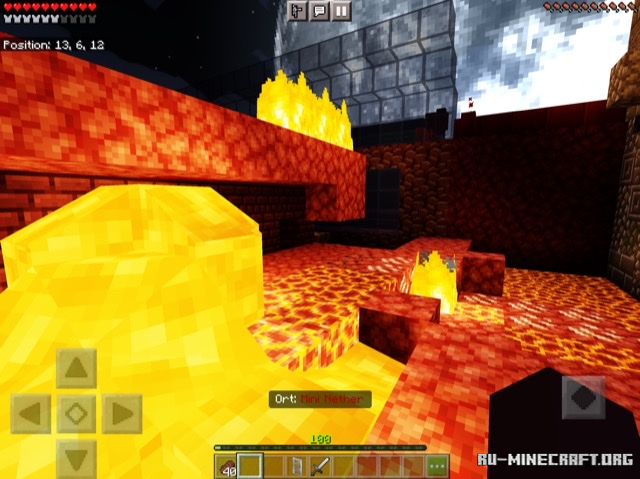This screenshot has height=479, width=640.
Task: Tap the emote figure button beside chat
Action: pyautogui.click(x=297, y=10)
